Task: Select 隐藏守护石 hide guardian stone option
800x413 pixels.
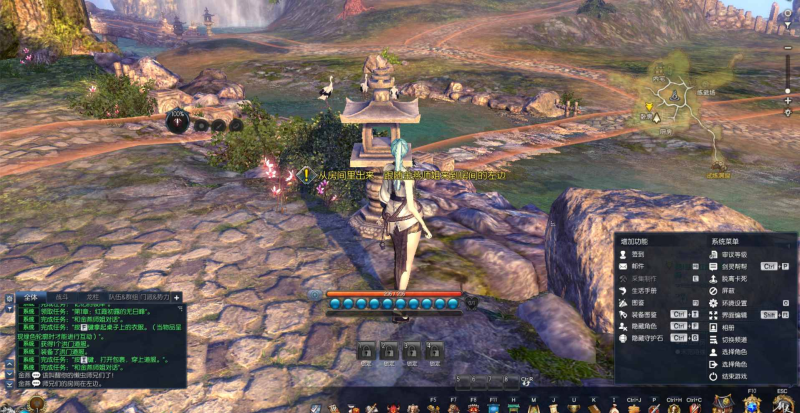Action: (x=644, y=338)
